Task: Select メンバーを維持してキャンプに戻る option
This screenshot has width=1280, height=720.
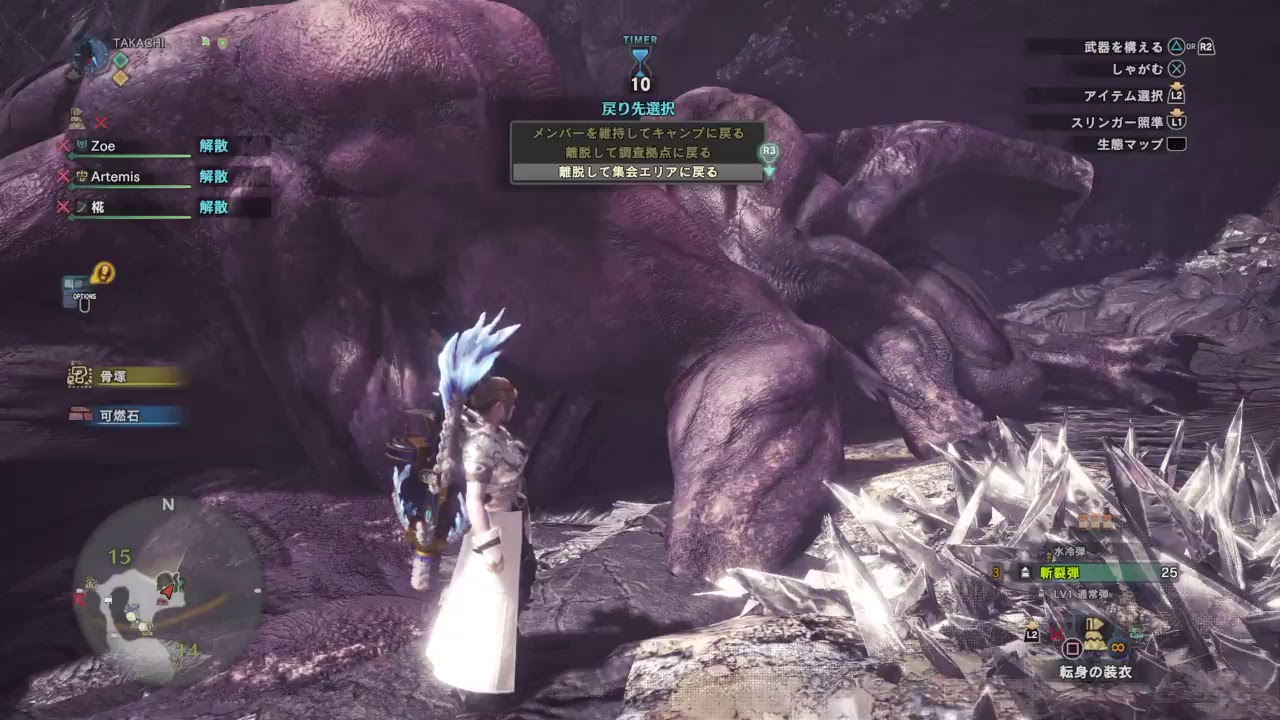Action: [640, 131]
